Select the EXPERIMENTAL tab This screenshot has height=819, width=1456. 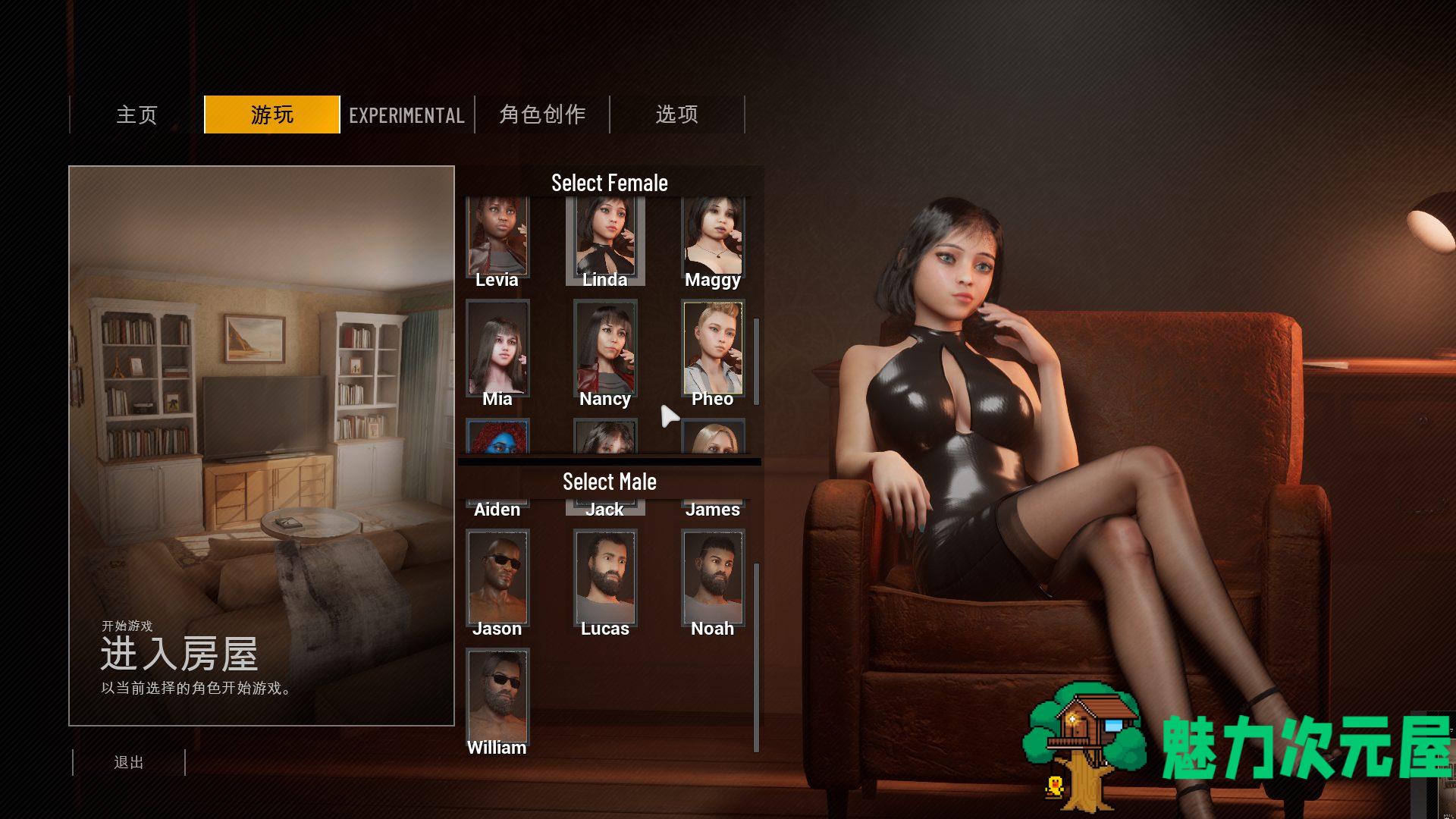406,115
